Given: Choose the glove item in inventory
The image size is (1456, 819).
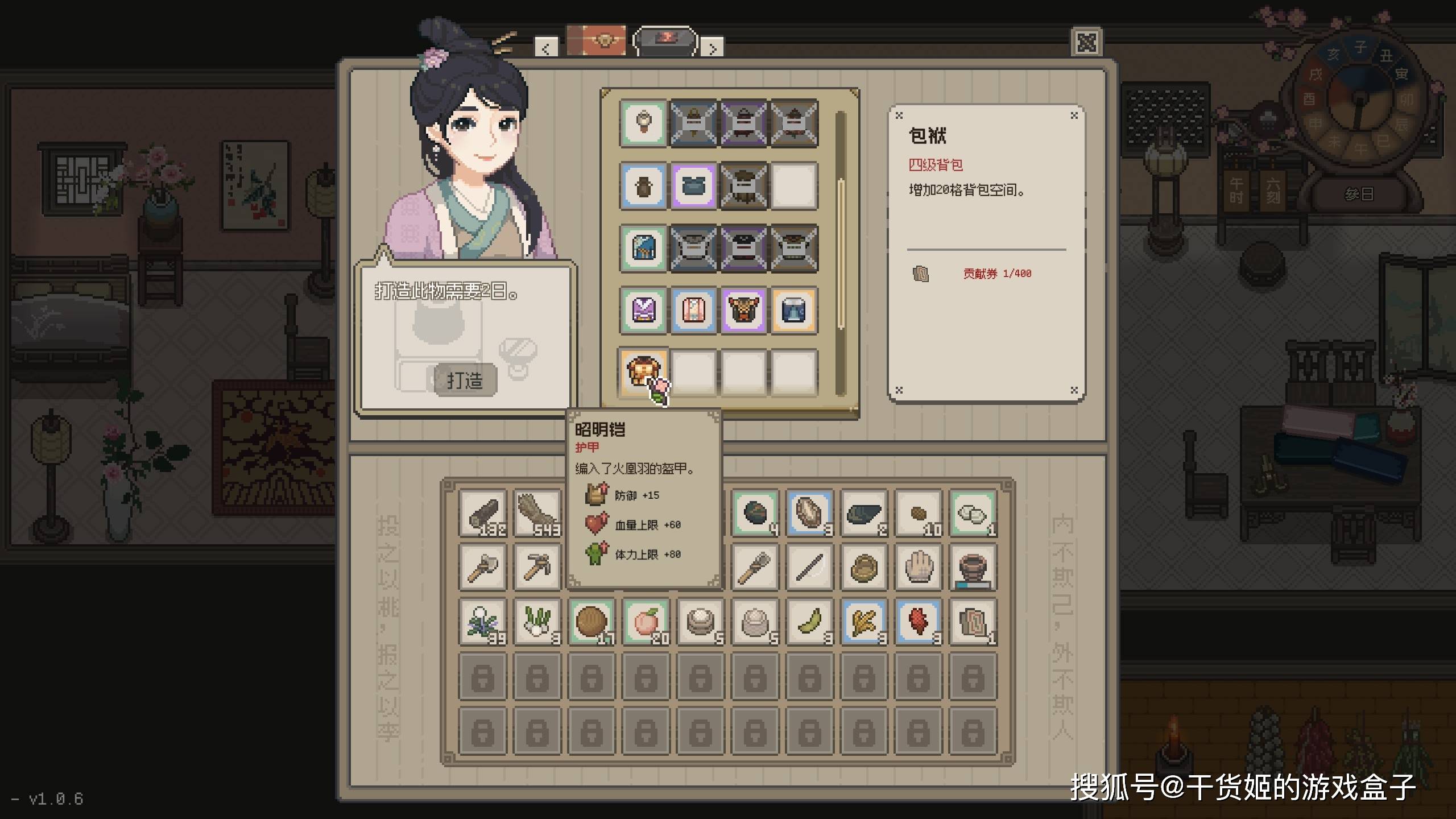Looking at the screenshot, I should pyautogui.click(x=919, y=568).
